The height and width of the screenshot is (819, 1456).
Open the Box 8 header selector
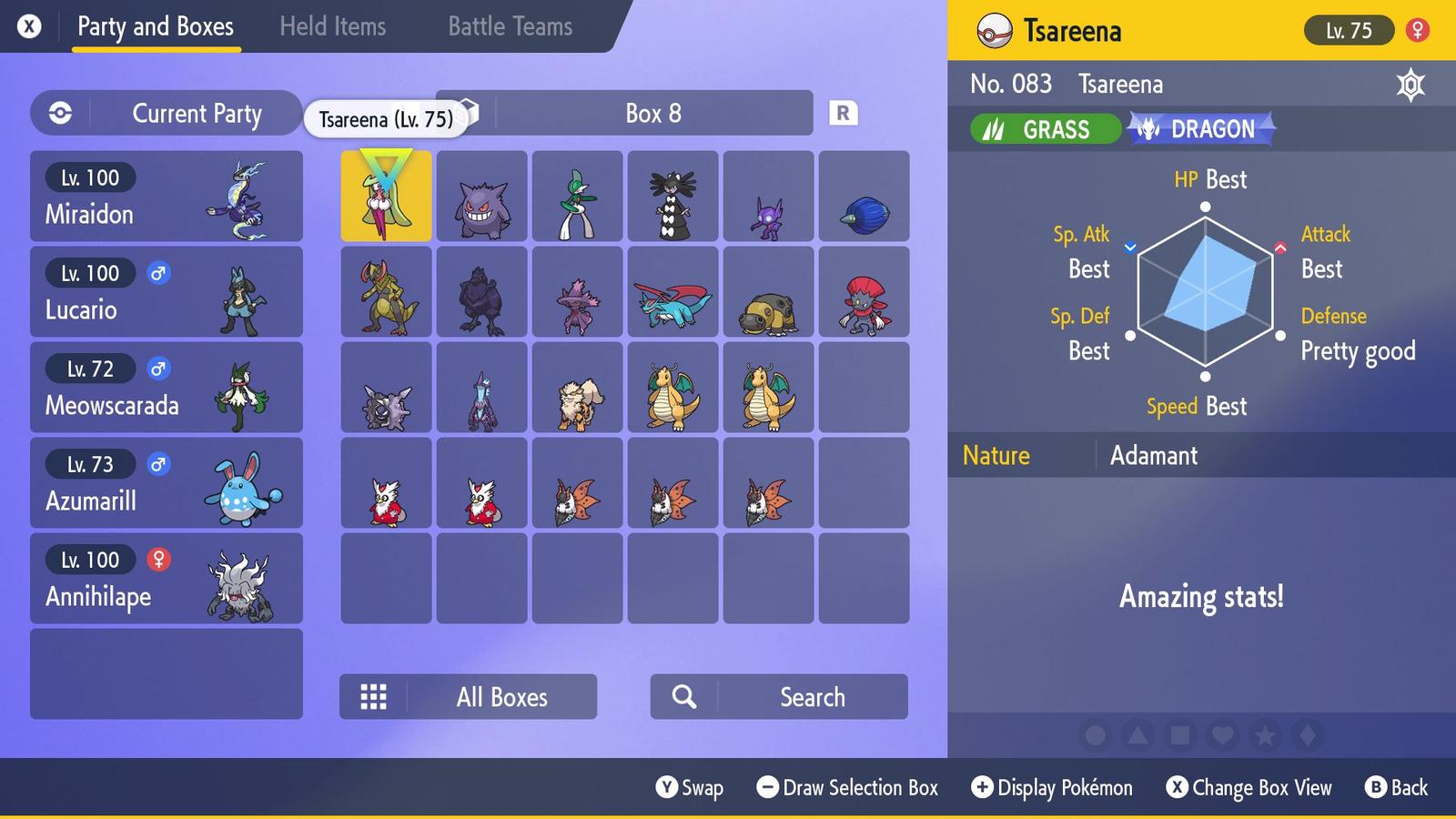coord(652,113)
